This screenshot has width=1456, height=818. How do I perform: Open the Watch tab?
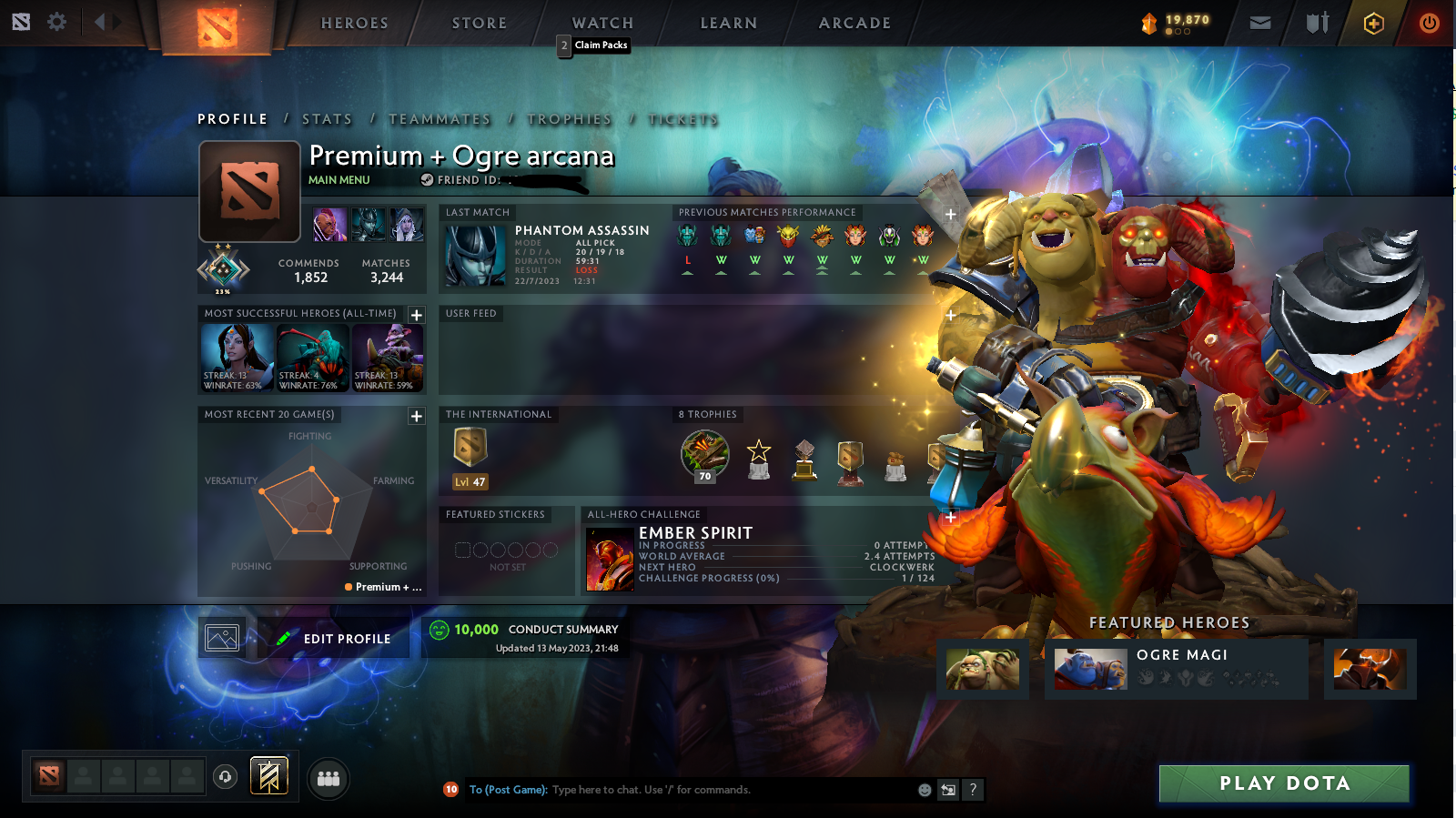click(602, 24)
